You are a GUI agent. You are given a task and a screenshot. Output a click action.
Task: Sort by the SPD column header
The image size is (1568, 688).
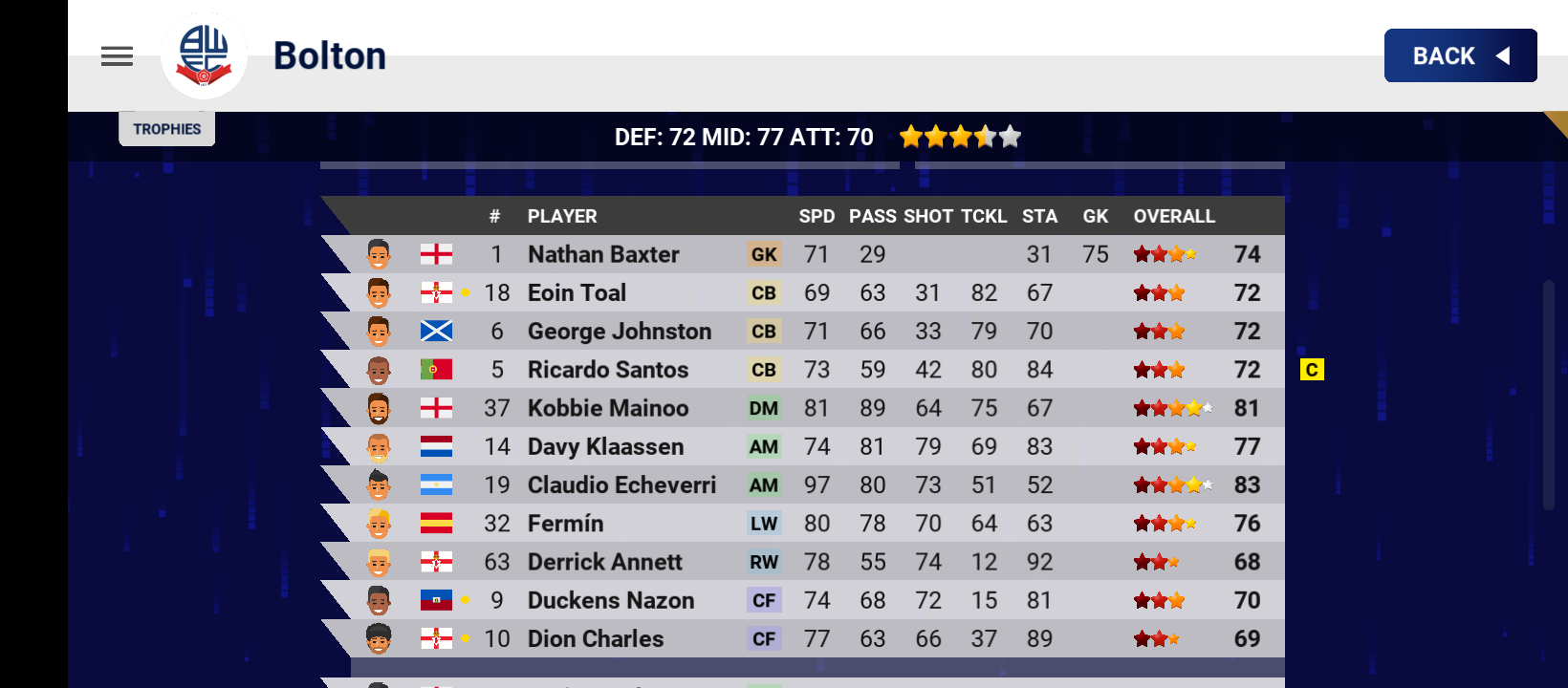817,216
